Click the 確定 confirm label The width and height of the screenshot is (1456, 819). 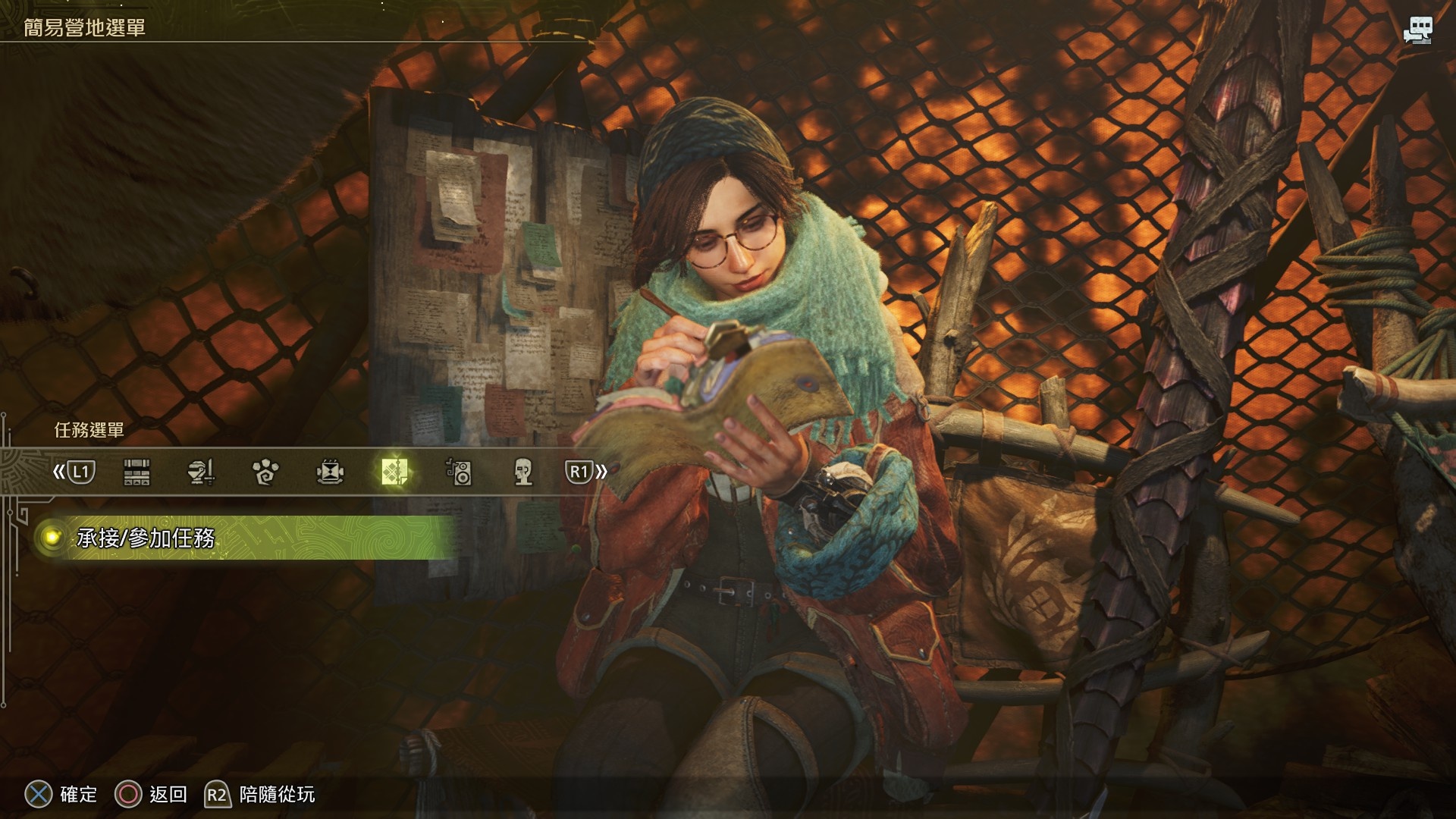click(78, 794)
